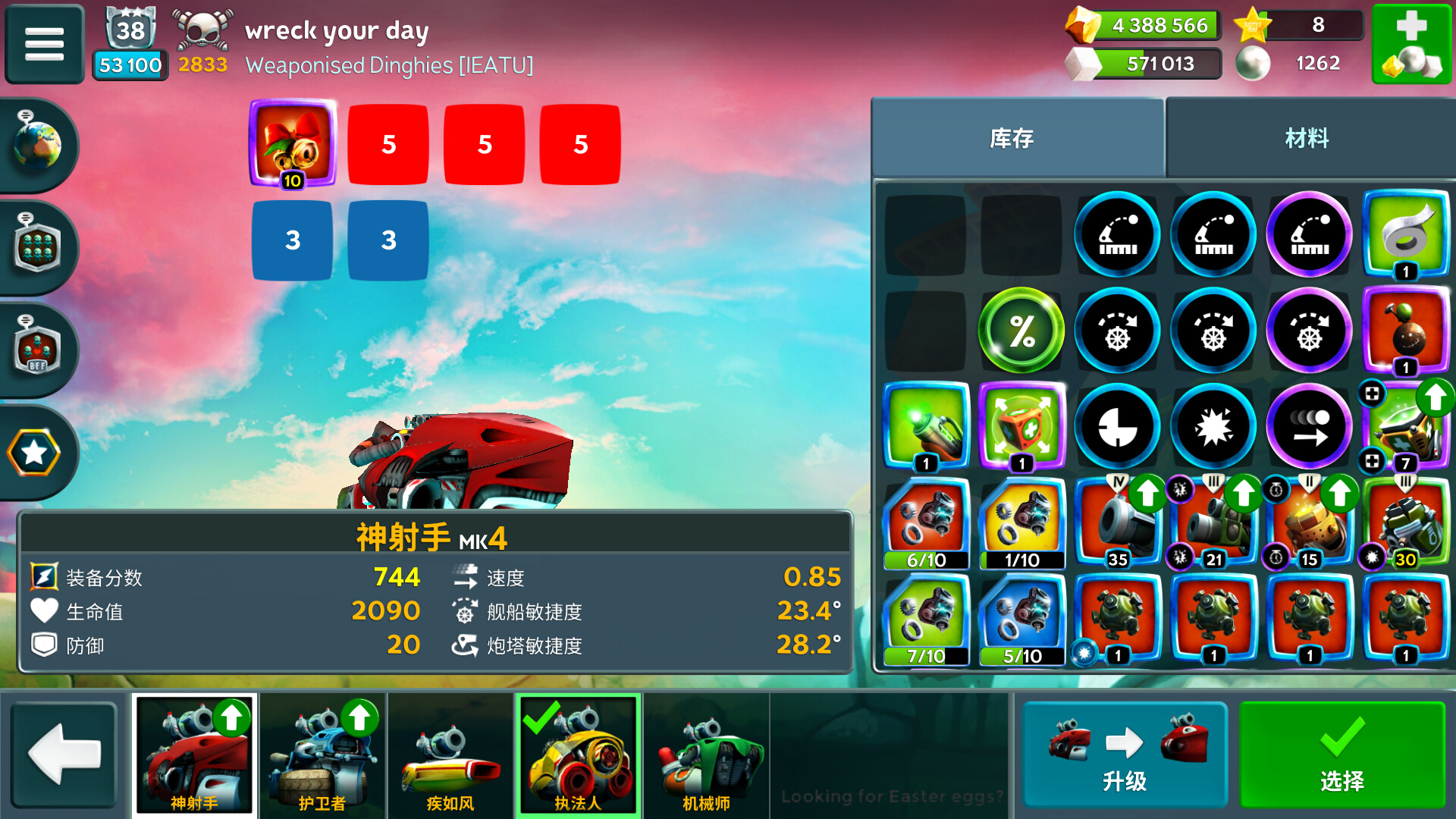This screenshot has width=1456, height=819.
Task: Switch to the 材料 materials tab
Action: pos(1307,138)
